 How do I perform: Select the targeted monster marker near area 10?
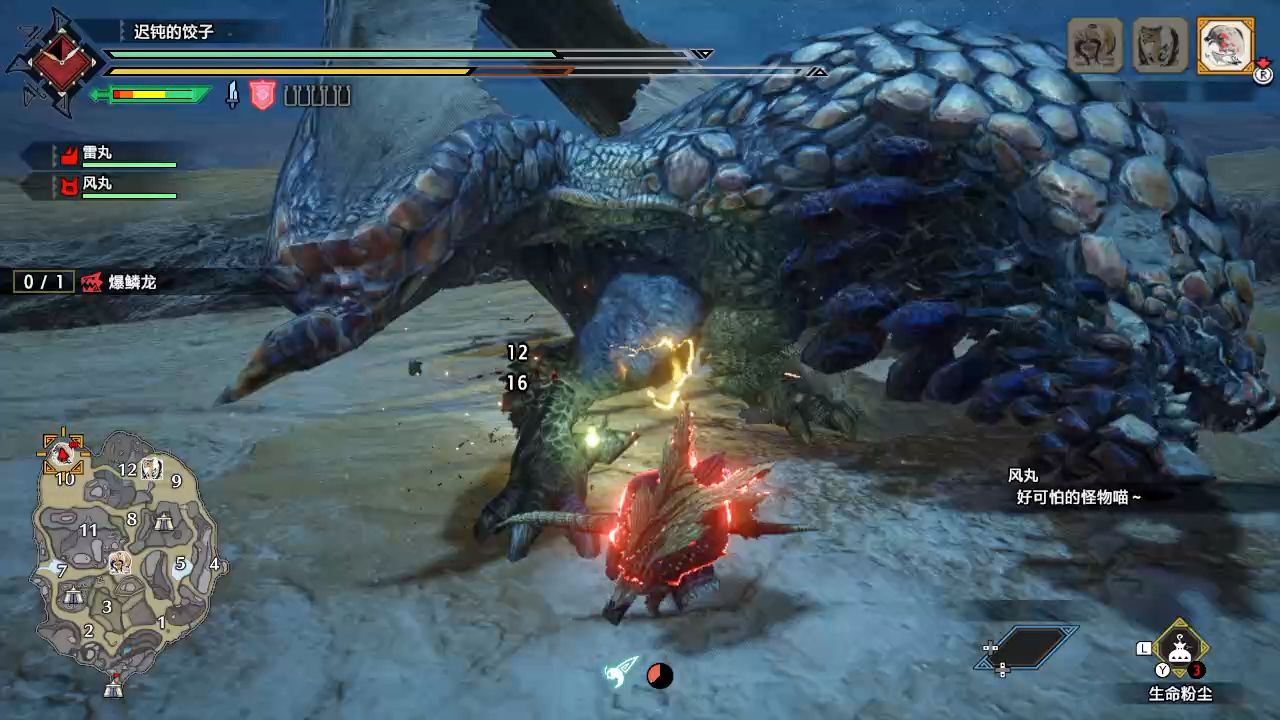(63, 454)
